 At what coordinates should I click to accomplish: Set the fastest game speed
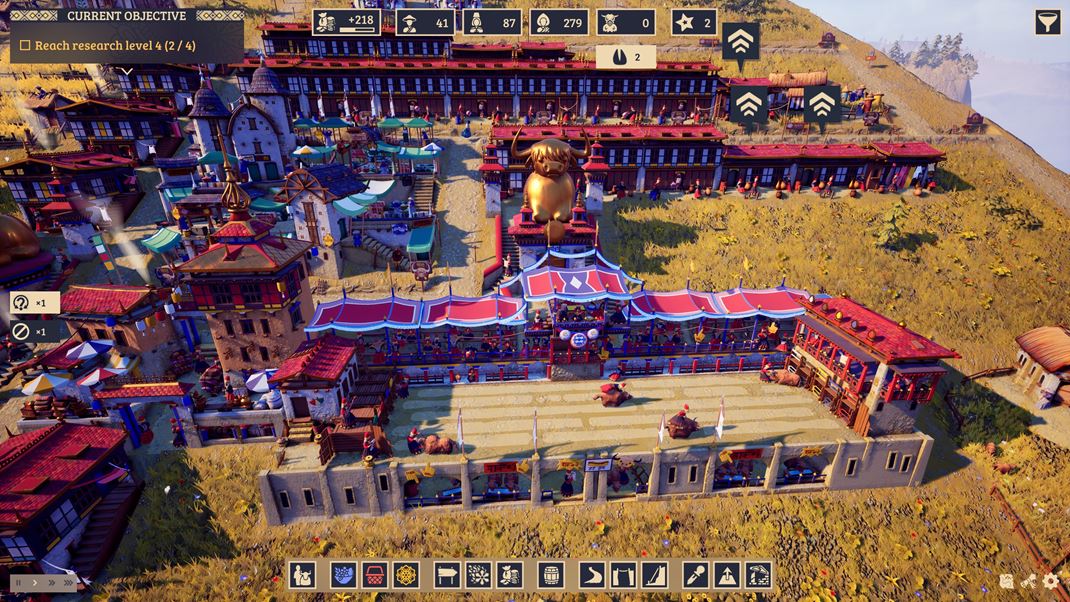(x=68, y=582)
